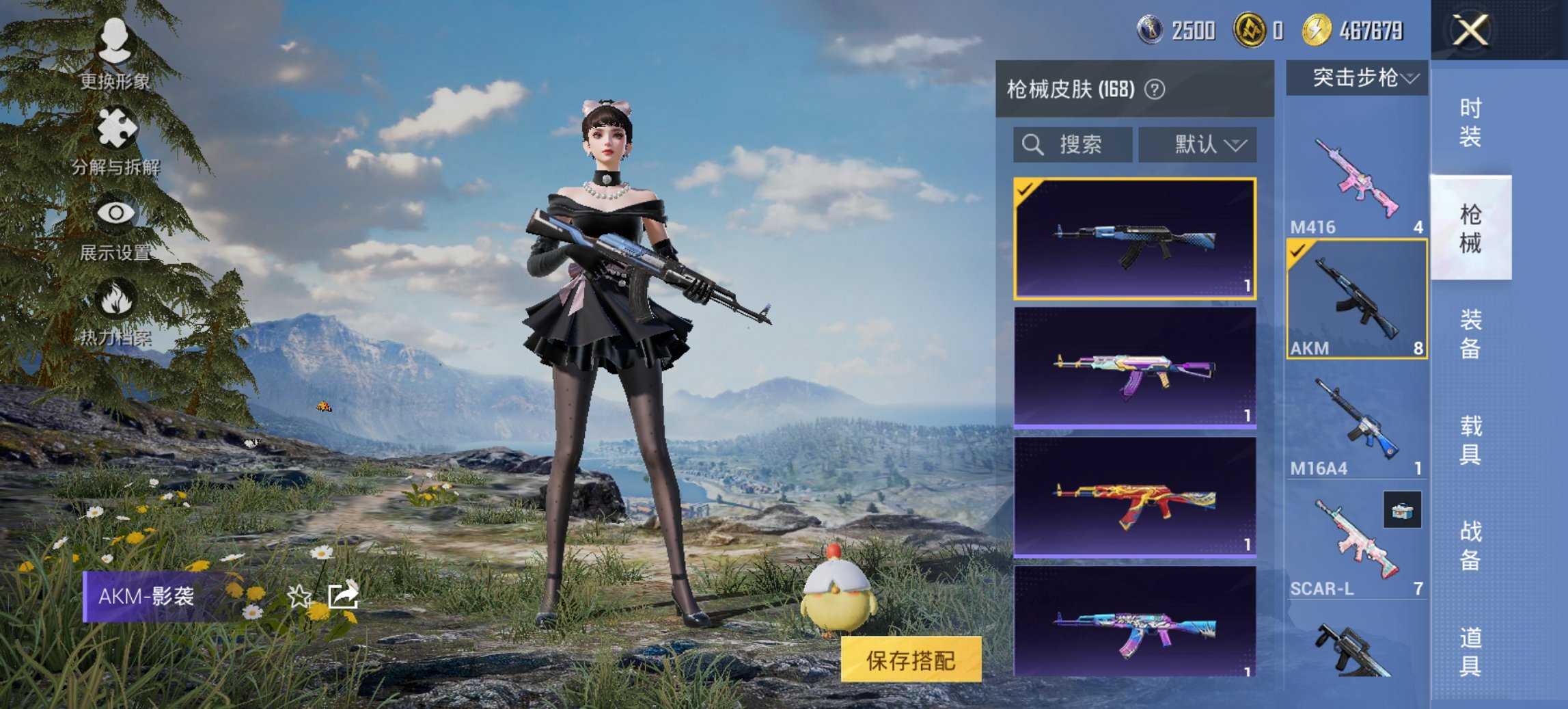This screenshot has width=1568, height=709.
Task: Open the 突击步枪 weapon type dropdown
Action: pyautogui.click(x=1358, y=78)
